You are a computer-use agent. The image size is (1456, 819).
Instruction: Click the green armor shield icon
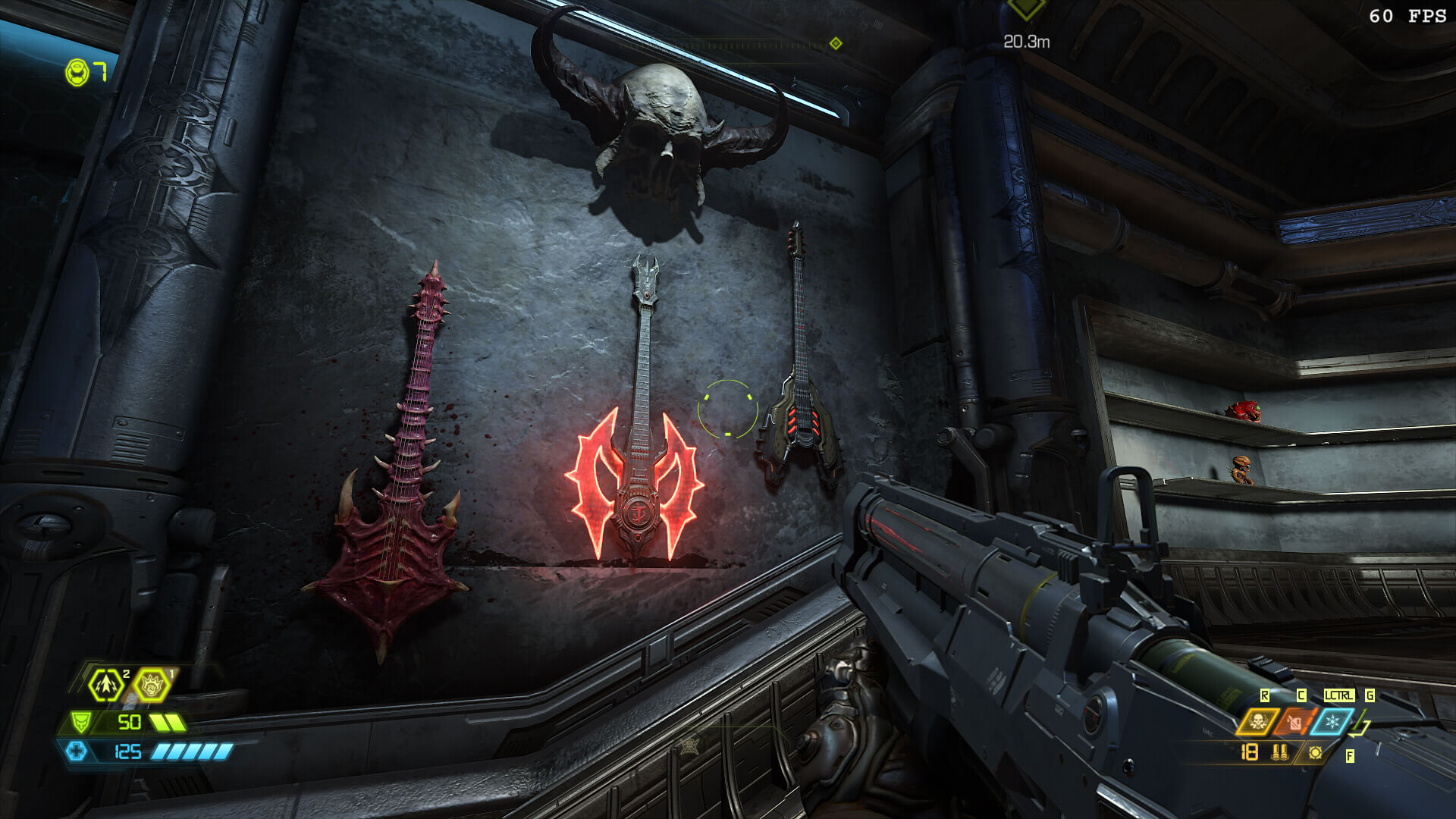[80, 721]
